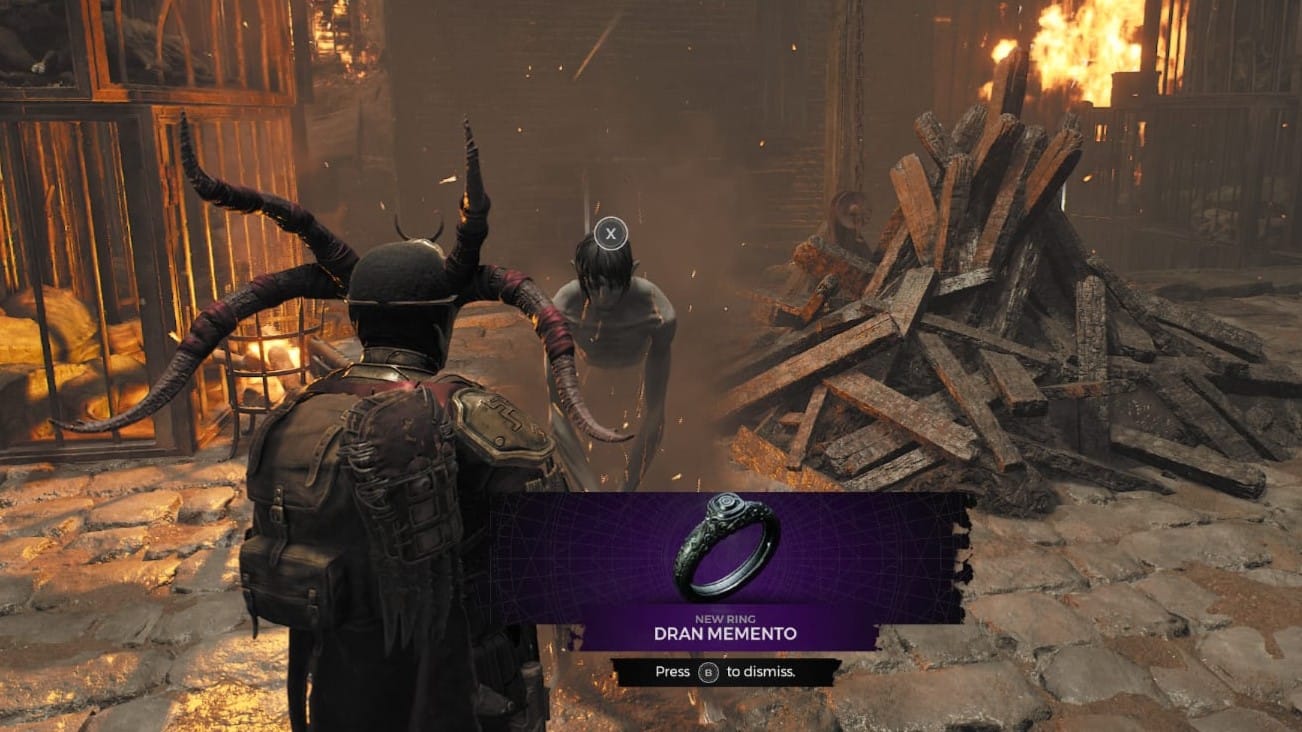Image resolution: width=1302 pixels, height=732 pixels.
Task: Click the Dran Memento ring icon
Action: coord(727,546)
